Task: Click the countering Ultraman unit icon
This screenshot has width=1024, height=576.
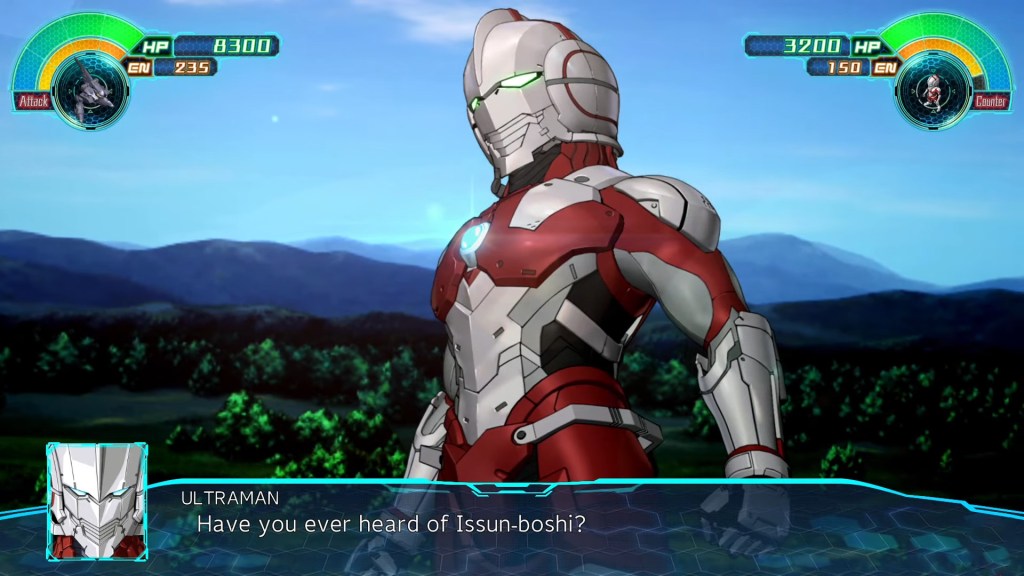Action: click(933, 91)
